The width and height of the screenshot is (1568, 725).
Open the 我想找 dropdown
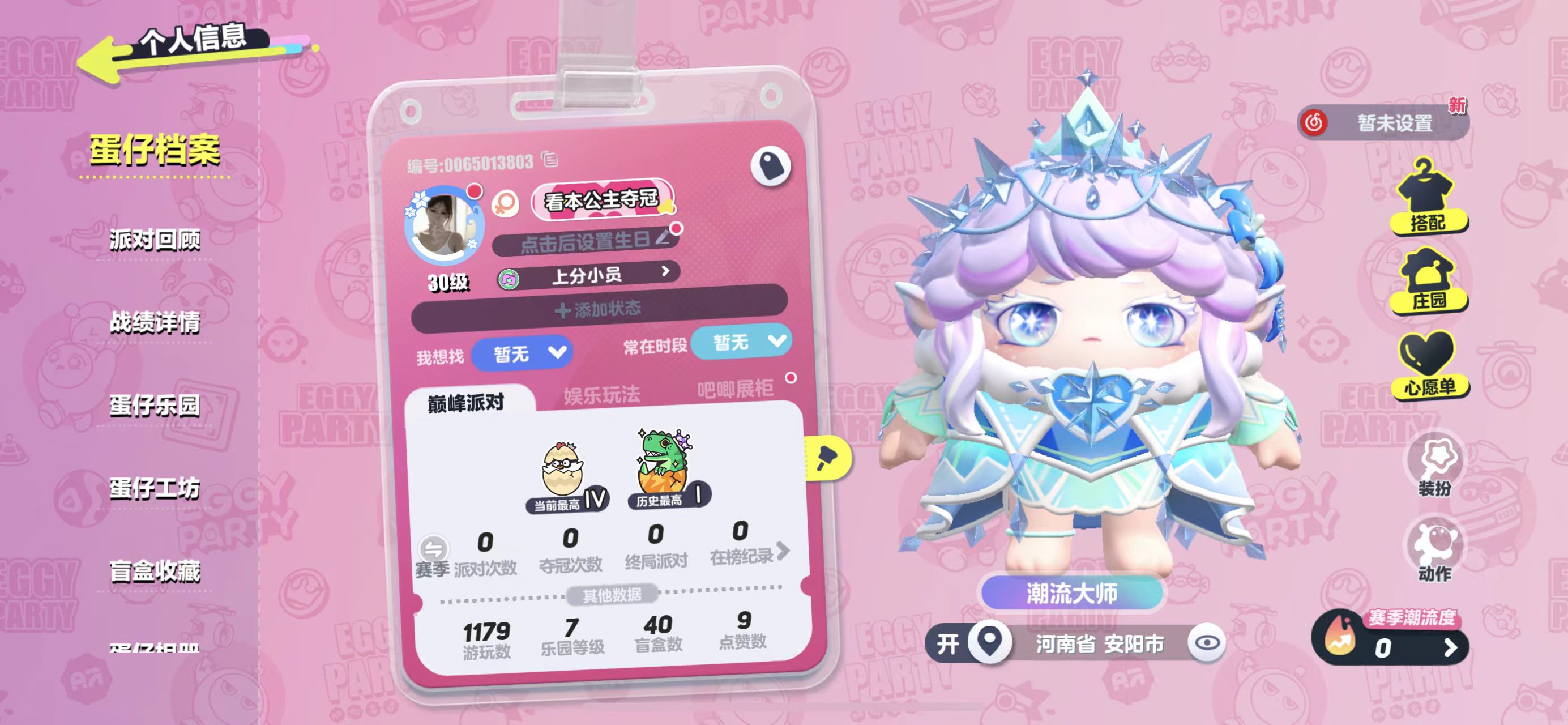pyautogui.click(x=522, y=353)
